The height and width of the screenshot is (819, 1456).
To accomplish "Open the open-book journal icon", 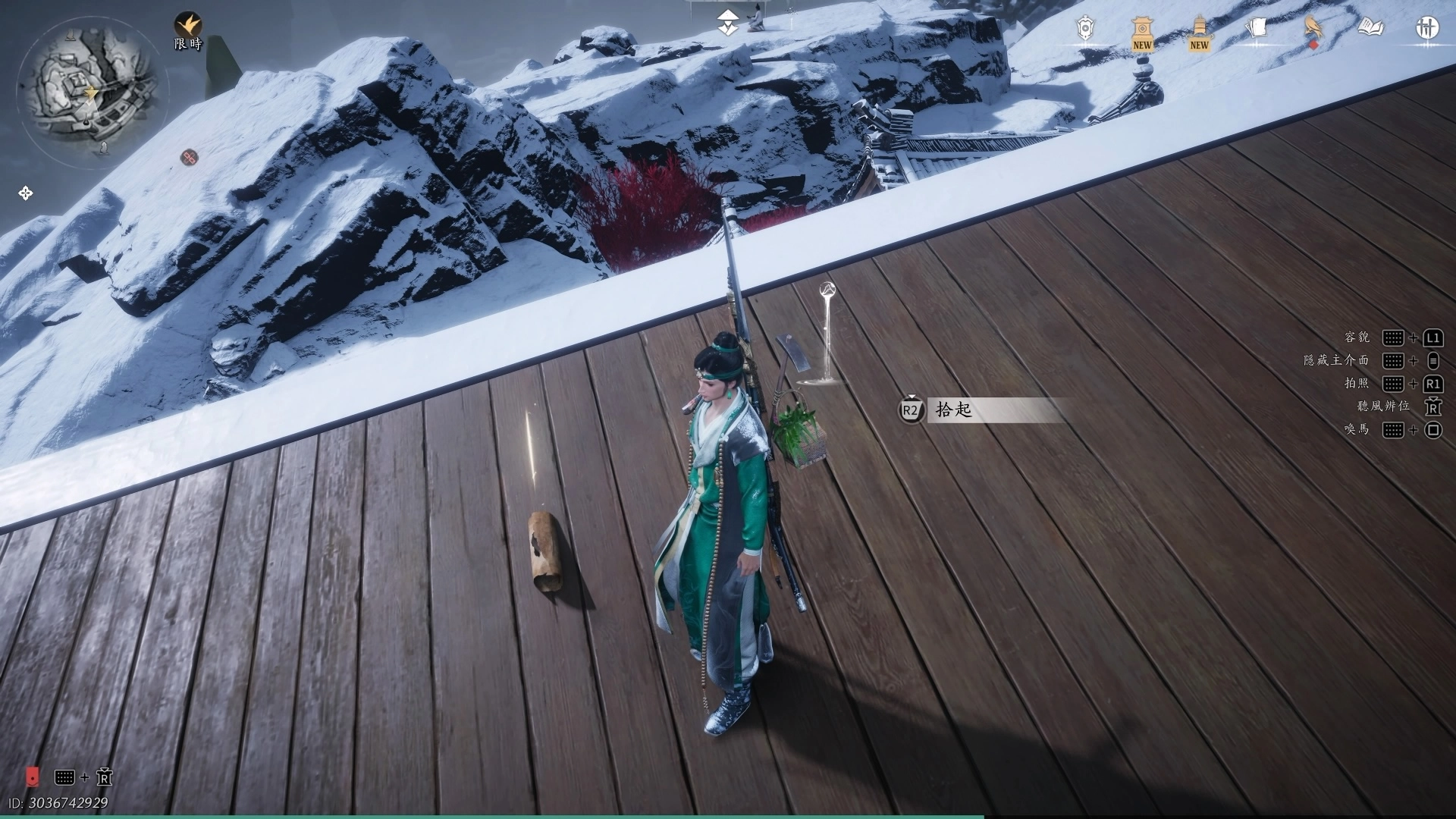I will click(1370, 29).
